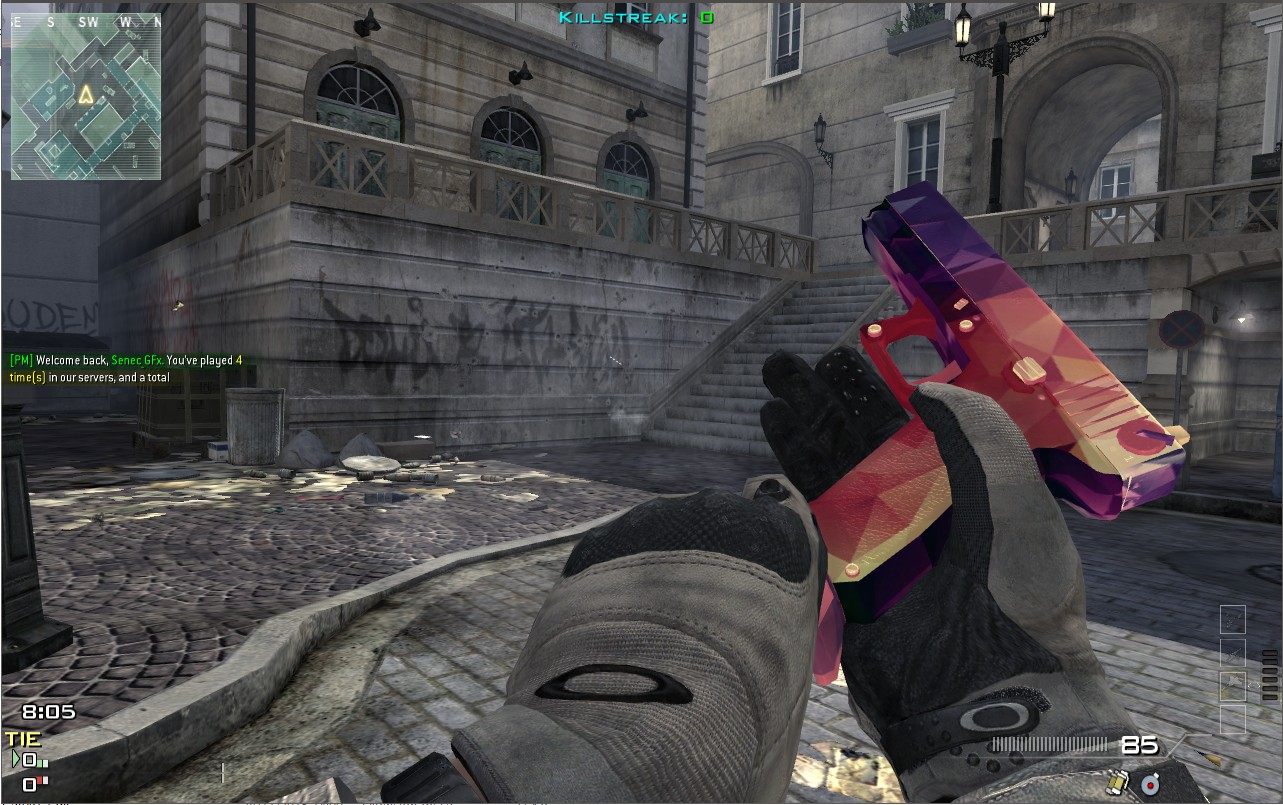The image size is (1283, 805).
Task: Select the highlighted third killstreak icon
Action: [1233, 686]
